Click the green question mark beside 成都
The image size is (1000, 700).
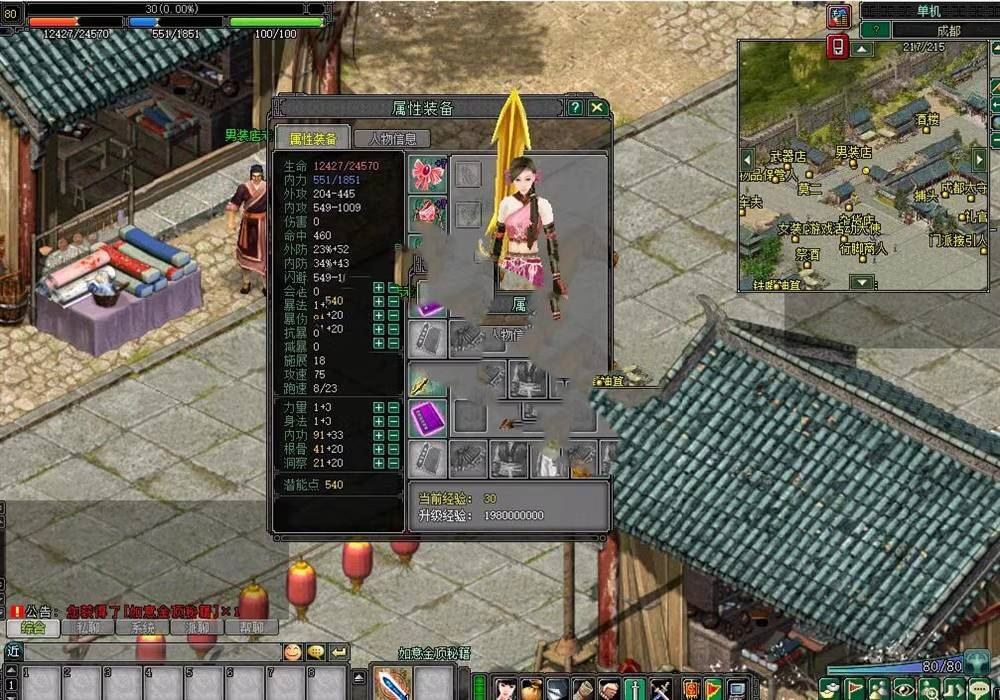tap(875, 31)
